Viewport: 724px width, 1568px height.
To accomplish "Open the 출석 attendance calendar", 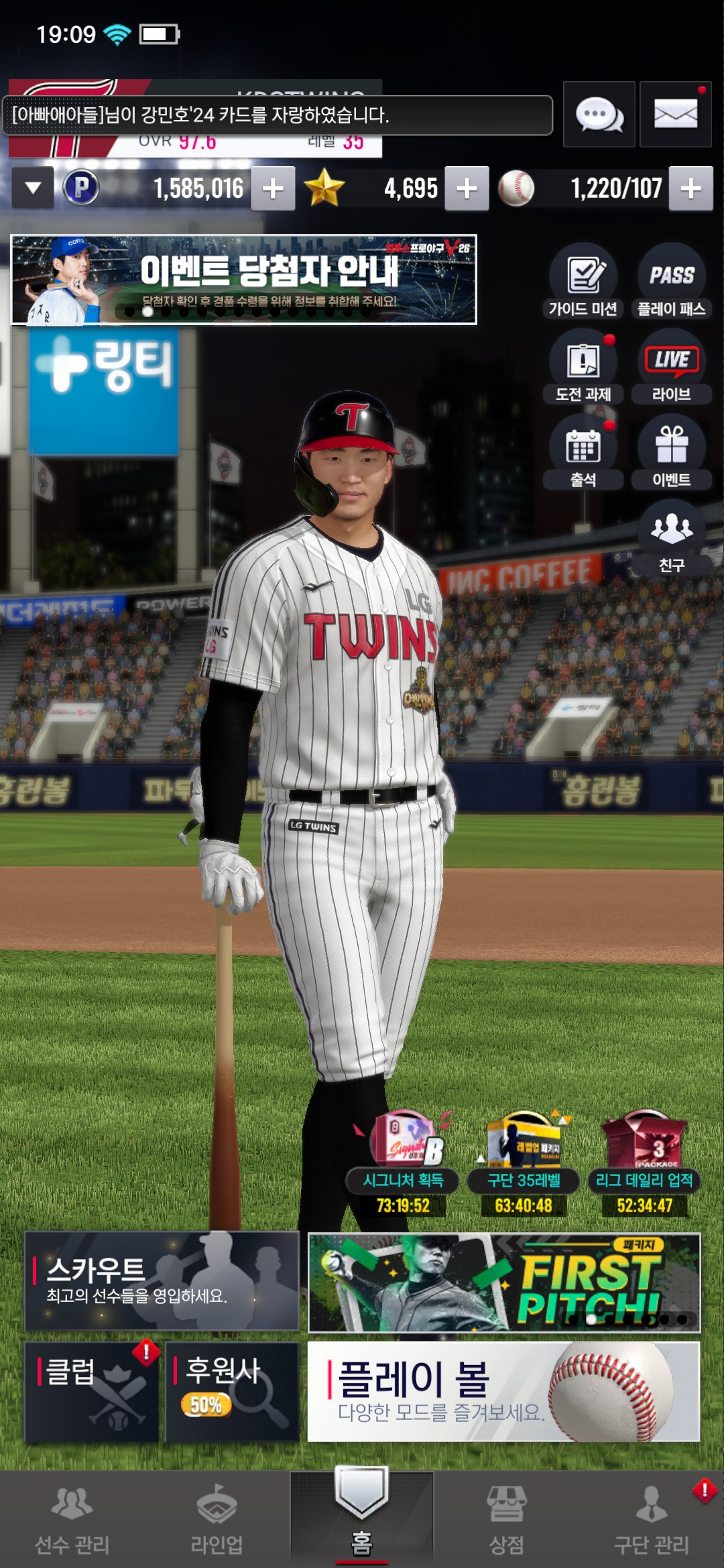I will coord(583,453).
